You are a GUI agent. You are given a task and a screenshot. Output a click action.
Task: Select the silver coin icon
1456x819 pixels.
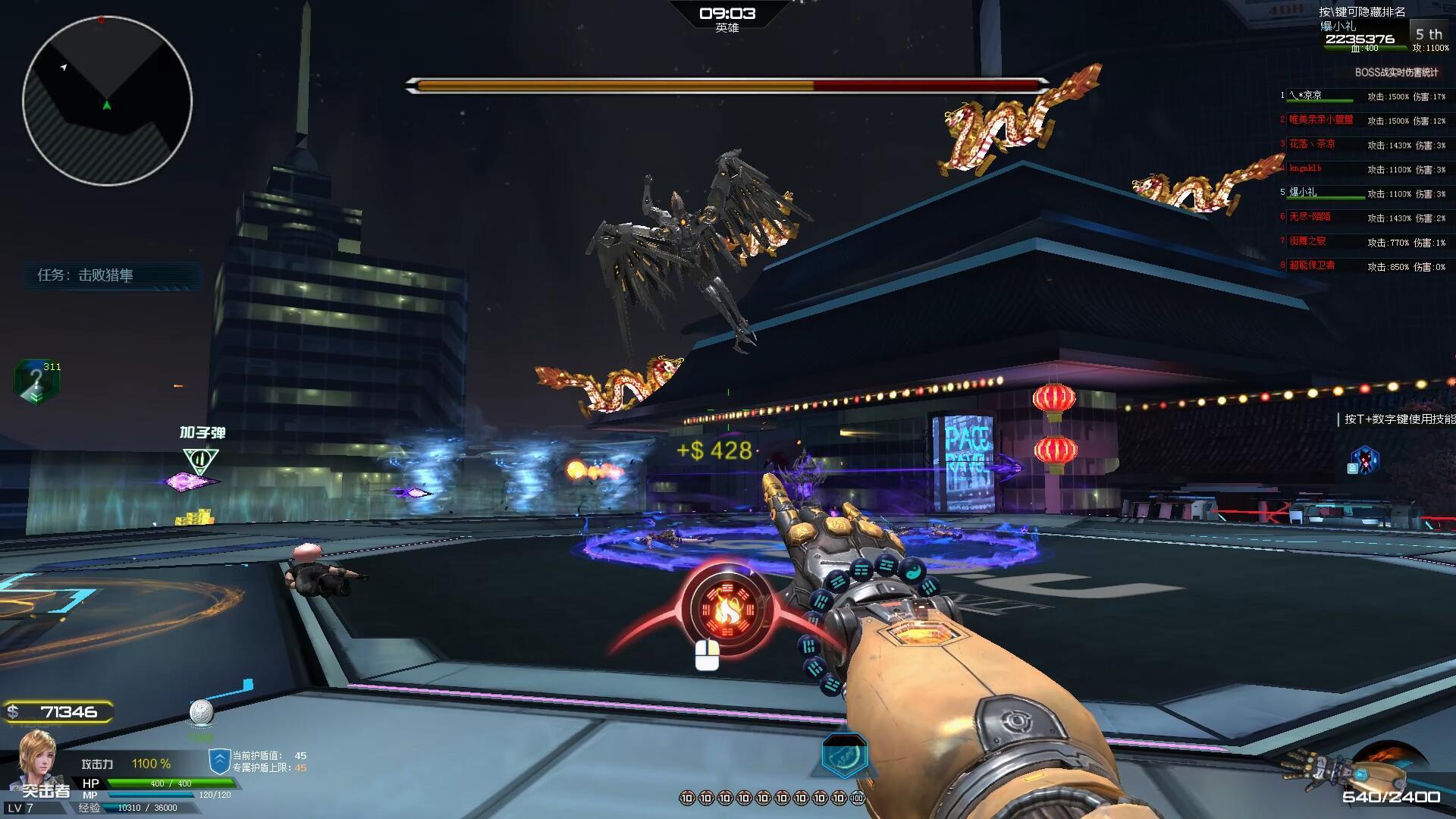201,711
